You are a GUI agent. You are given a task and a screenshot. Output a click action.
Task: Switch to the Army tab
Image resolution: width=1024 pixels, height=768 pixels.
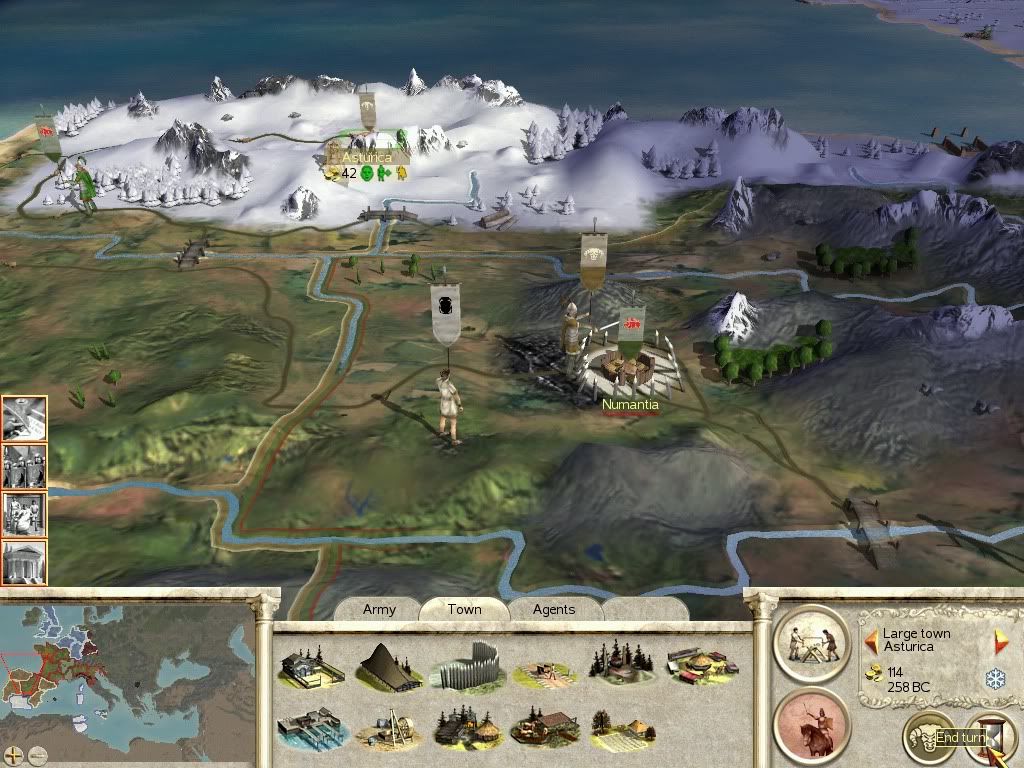(x=379, y=609)
